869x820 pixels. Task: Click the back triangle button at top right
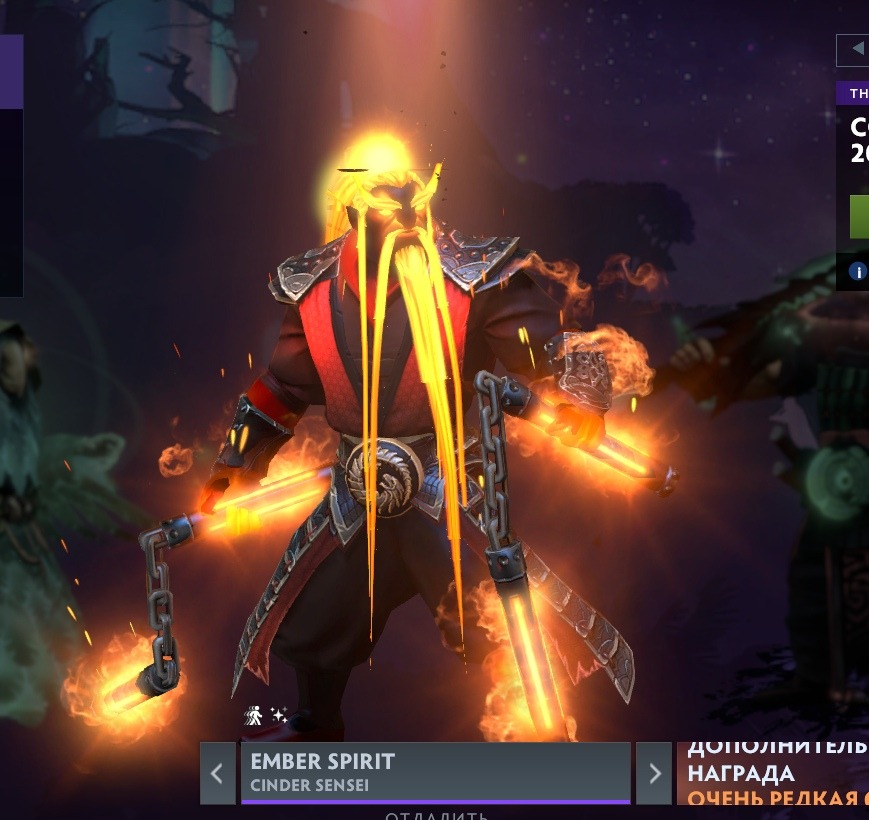[x=855, y=48]
